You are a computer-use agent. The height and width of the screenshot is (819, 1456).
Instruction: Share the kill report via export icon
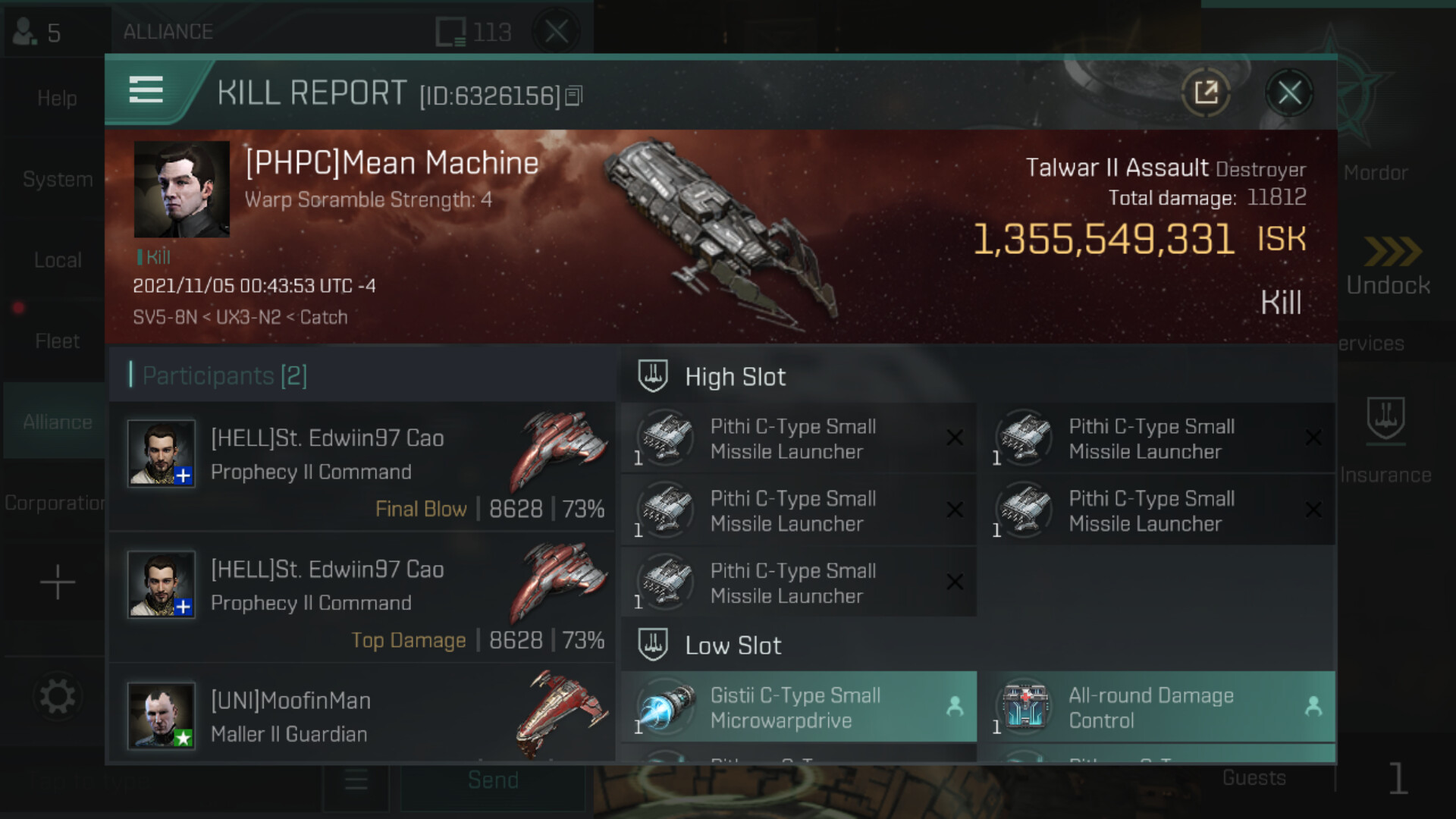coord(1206,93)
